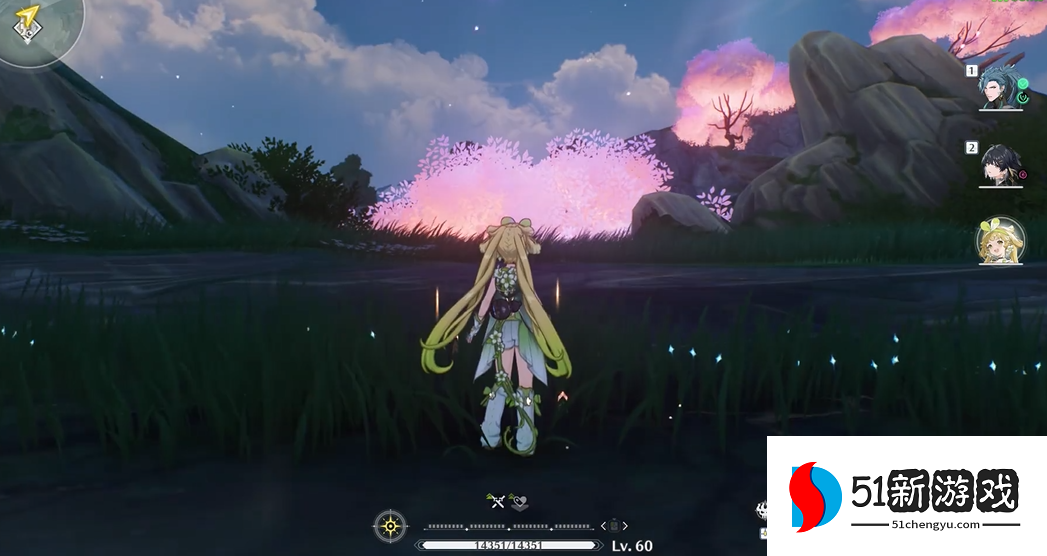Select the crossed swords buff icon
Image resolution: width=1047 pixels, height=556 pixels.
click(495, 501)
